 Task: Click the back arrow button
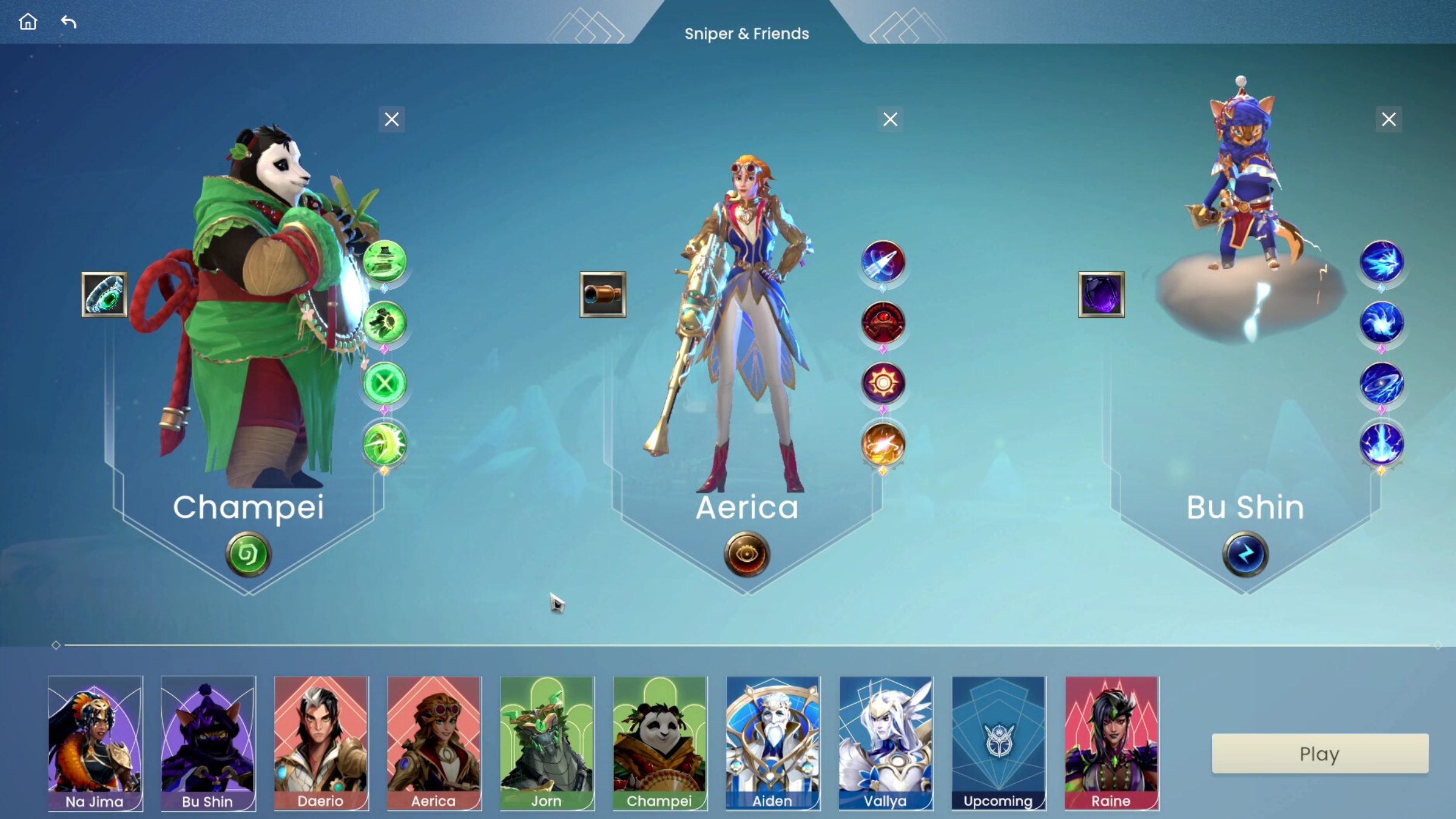point(69,22)
